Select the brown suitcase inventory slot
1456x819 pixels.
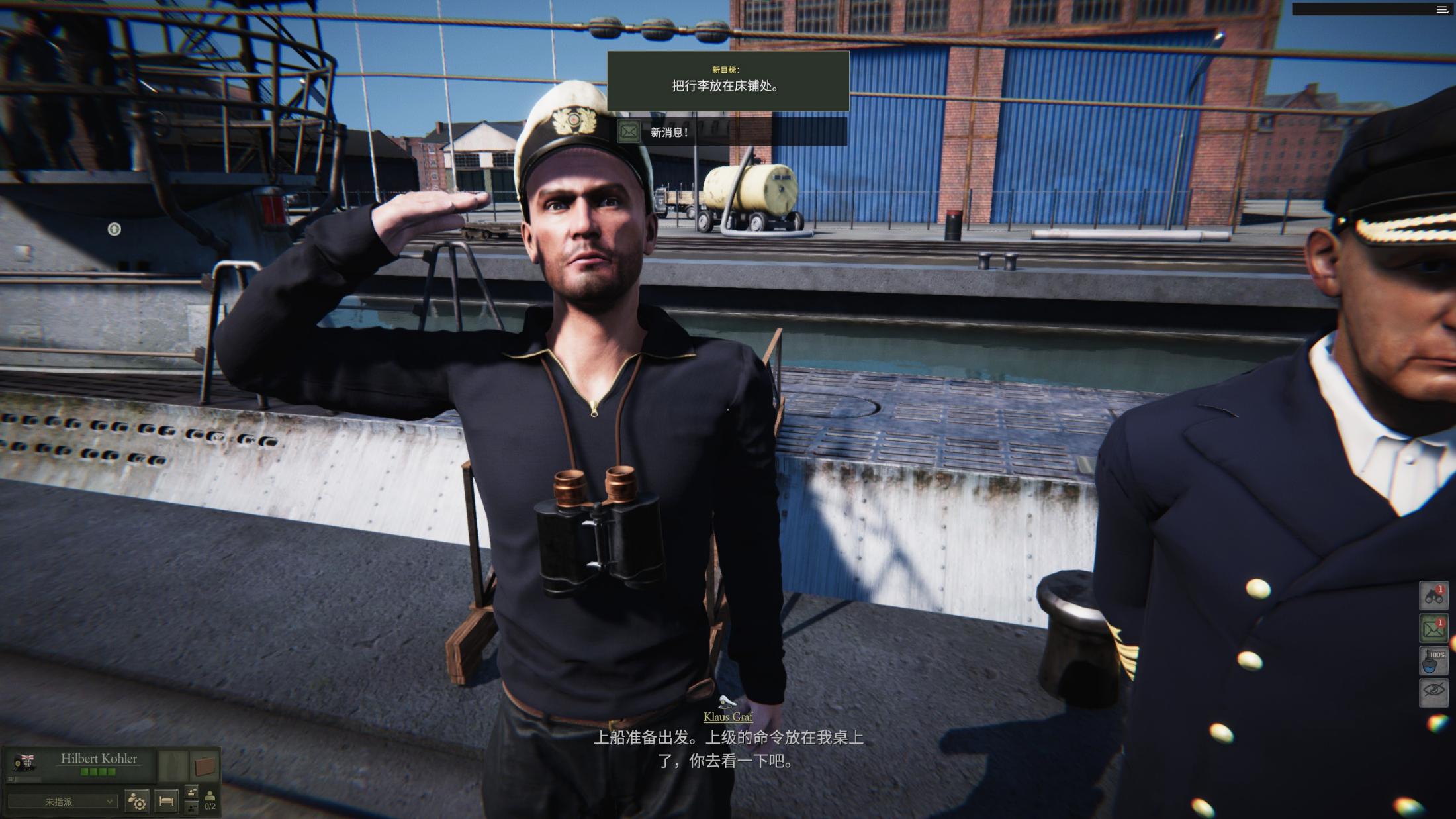click(205, 767)
